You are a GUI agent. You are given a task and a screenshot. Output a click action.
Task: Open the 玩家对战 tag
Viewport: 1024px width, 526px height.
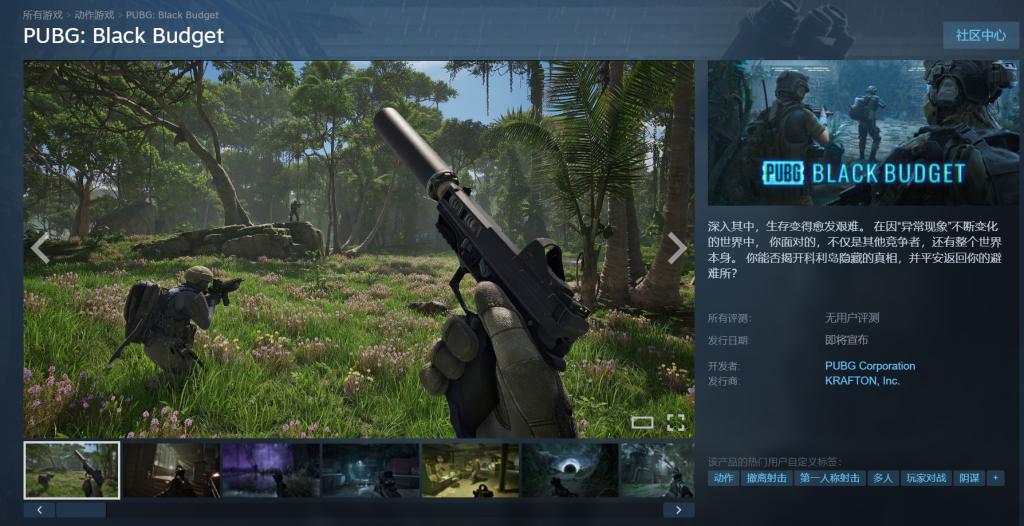(925, 479)
